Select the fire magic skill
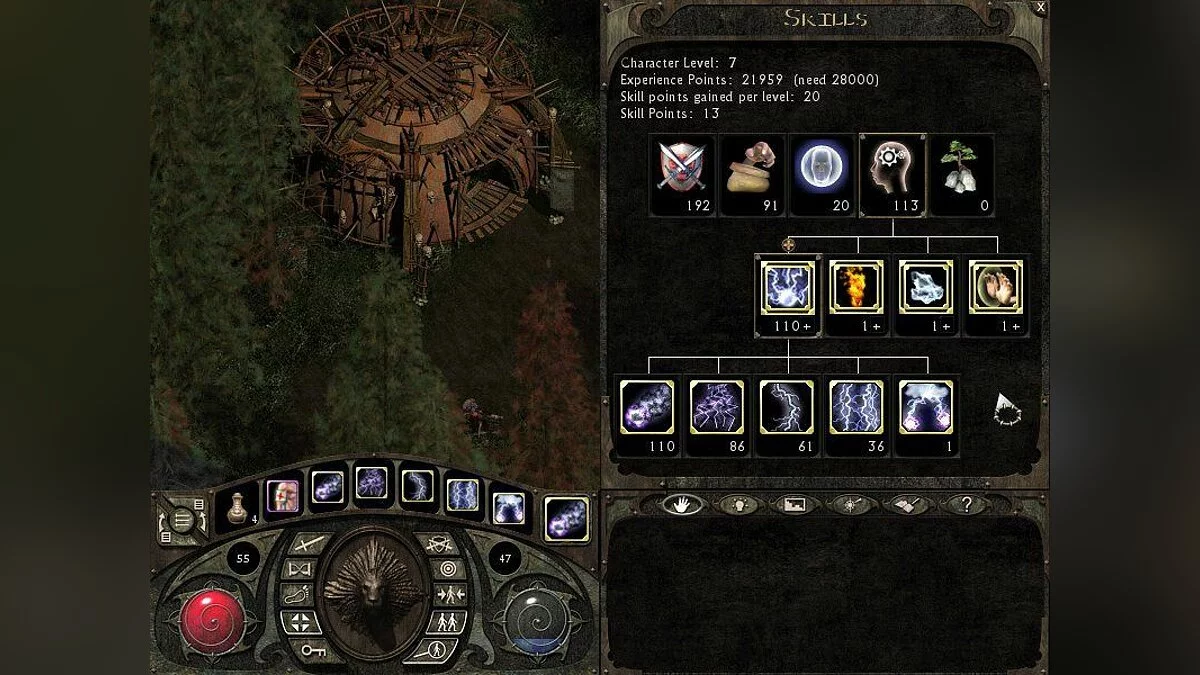Image resolution: width=1200 pixels, height=675 pixels. click(857, 287)
